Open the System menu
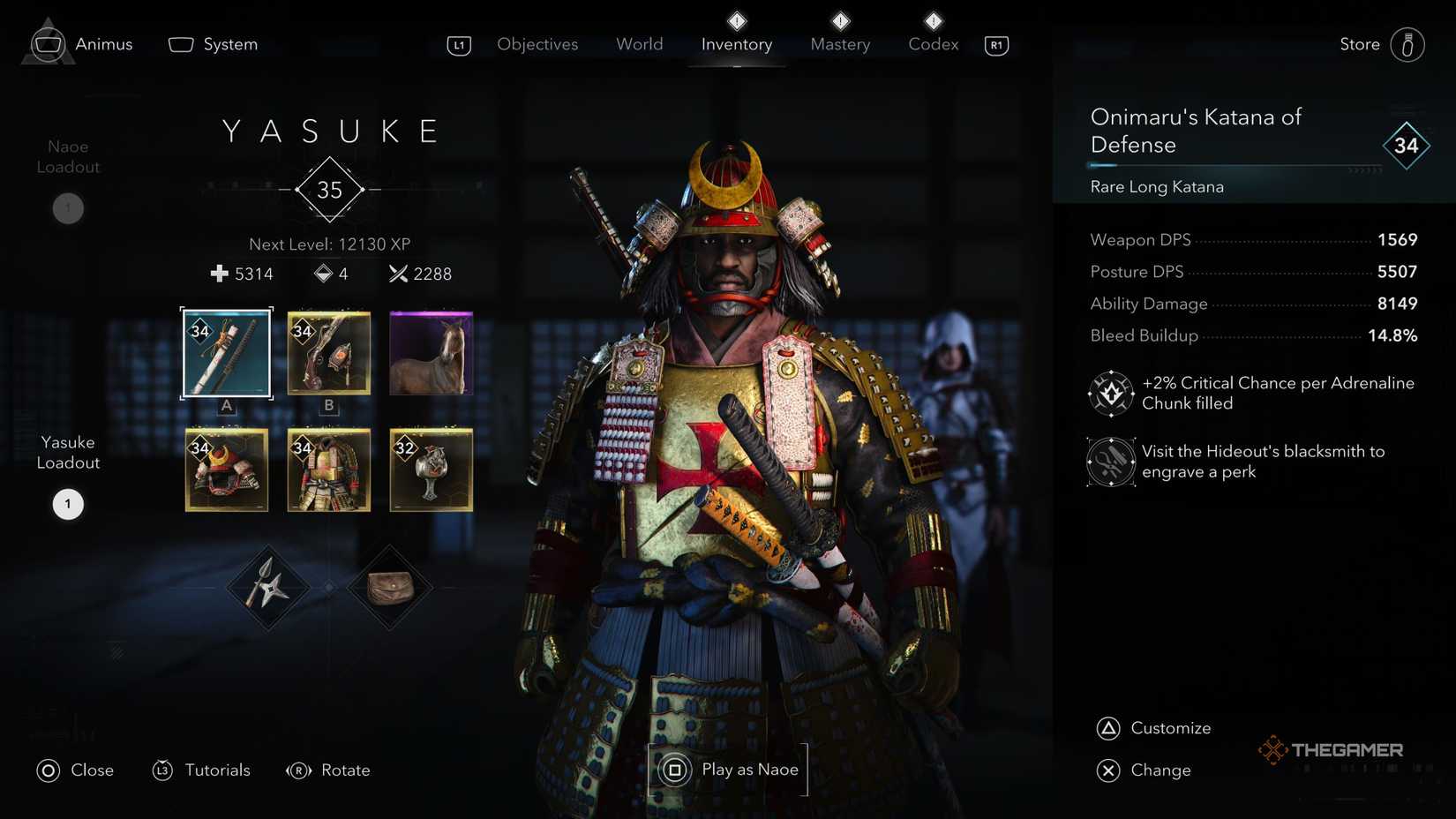Screen dimensions: 1456x819 (212, 43)
